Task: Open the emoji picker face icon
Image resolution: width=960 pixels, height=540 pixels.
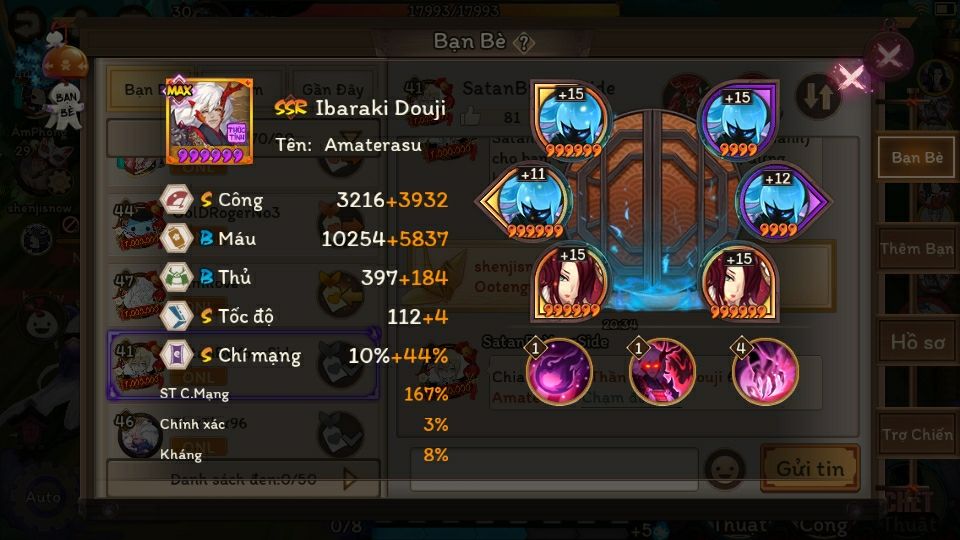Action: tap(724, 468)
